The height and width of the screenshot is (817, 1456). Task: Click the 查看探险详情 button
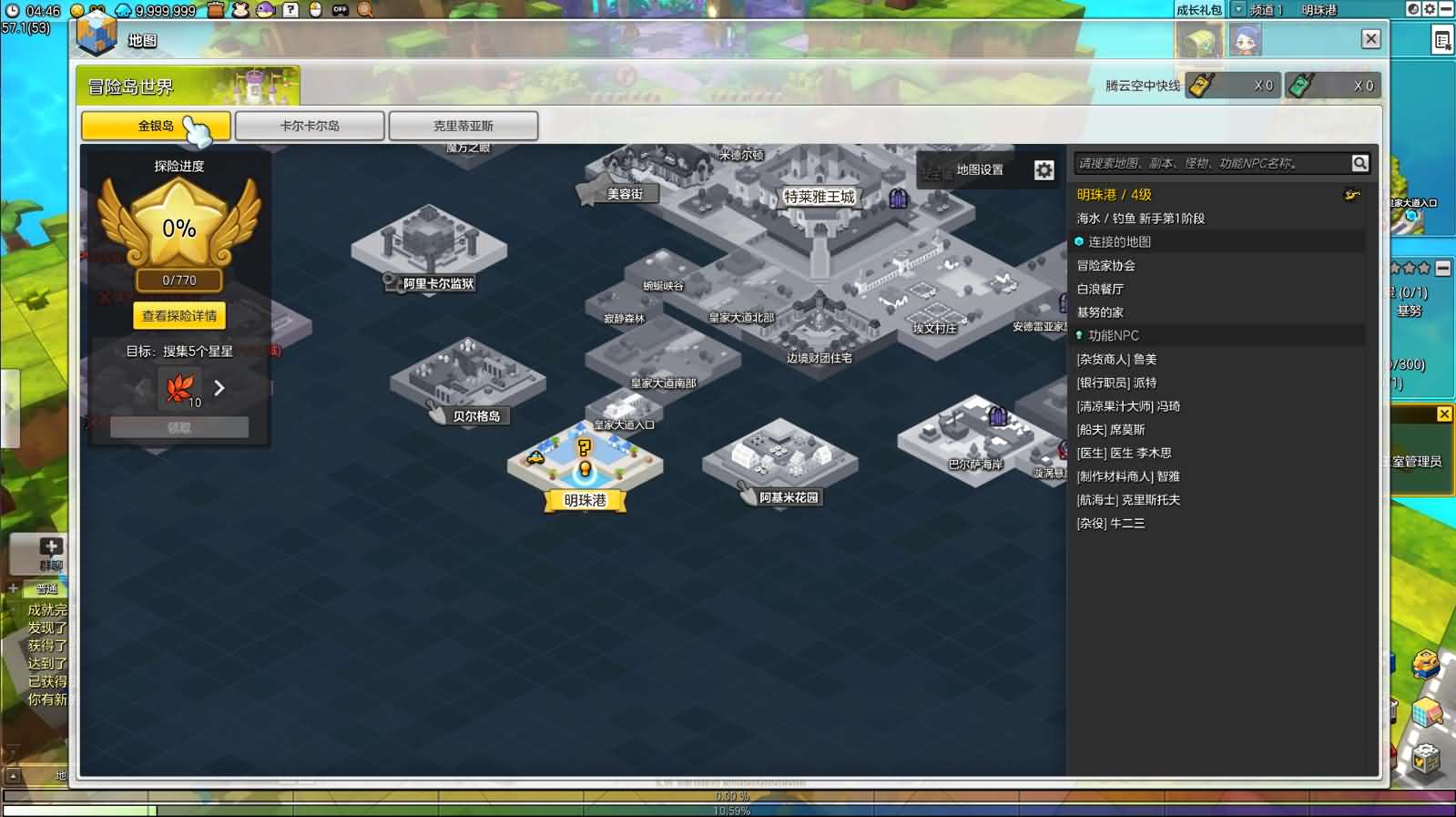178,316
